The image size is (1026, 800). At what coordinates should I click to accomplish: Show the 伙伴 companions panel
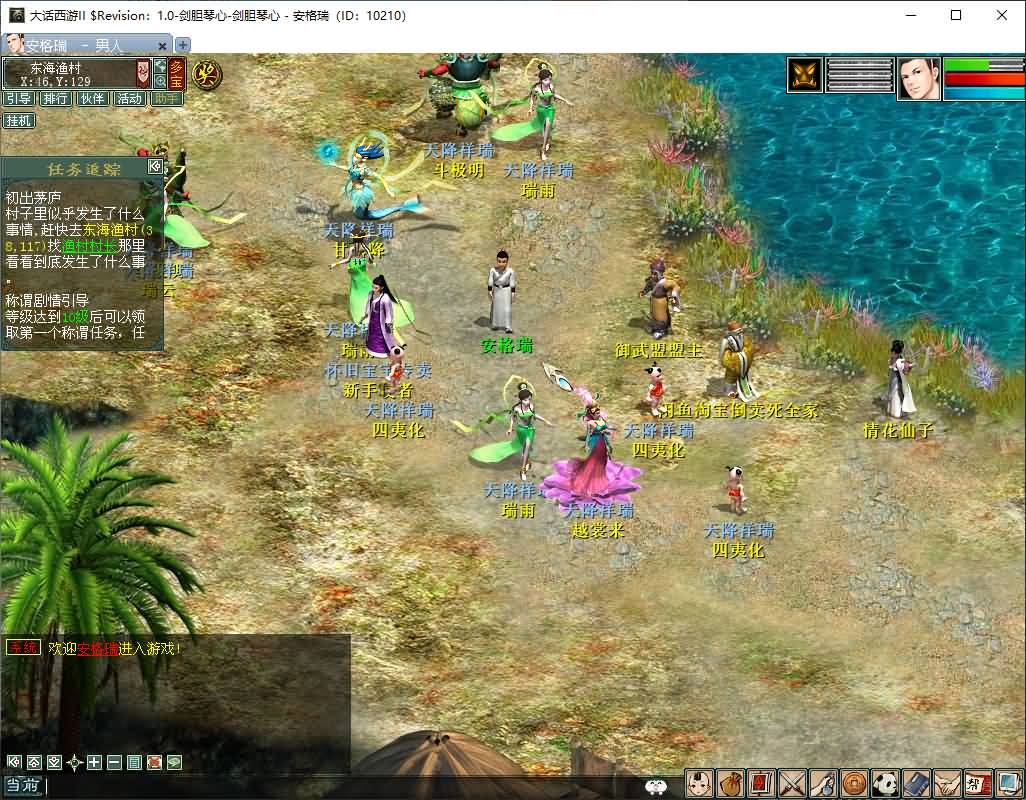(x=92, y=98)
